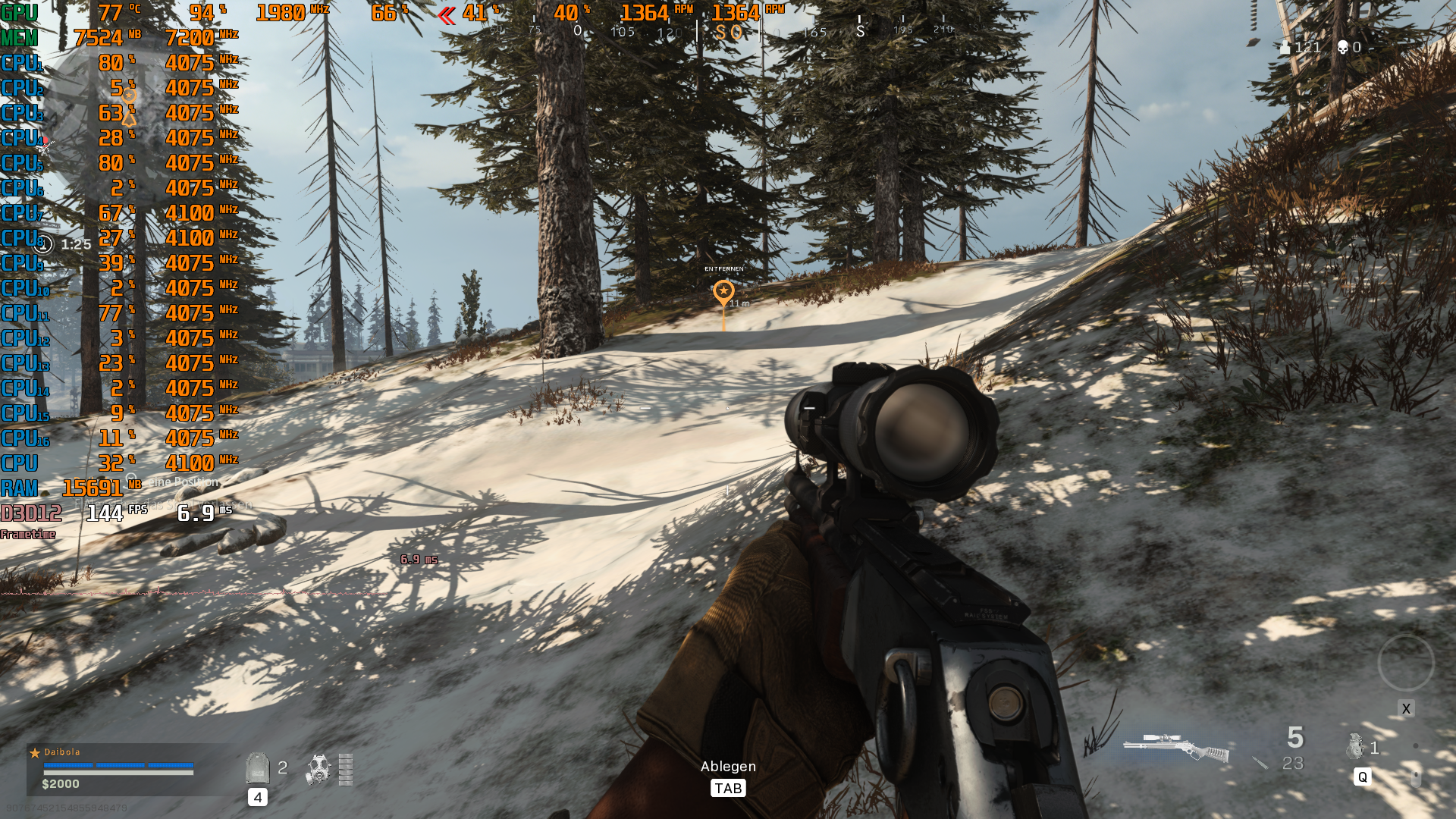1456x819 pixels.
Task: Click the star icon next to Daibola
Action: coord(35,752)
